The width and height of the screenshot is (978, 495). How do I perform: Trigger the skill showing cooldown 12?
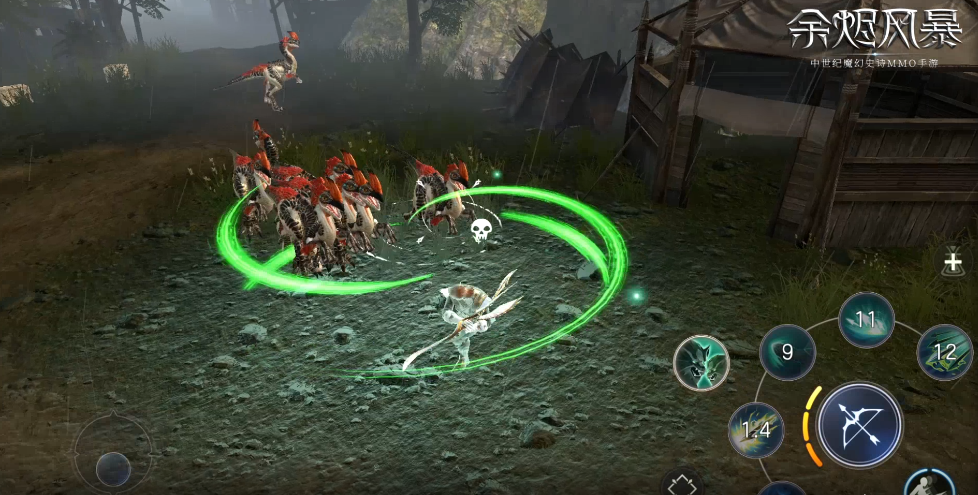pos(944,352)
